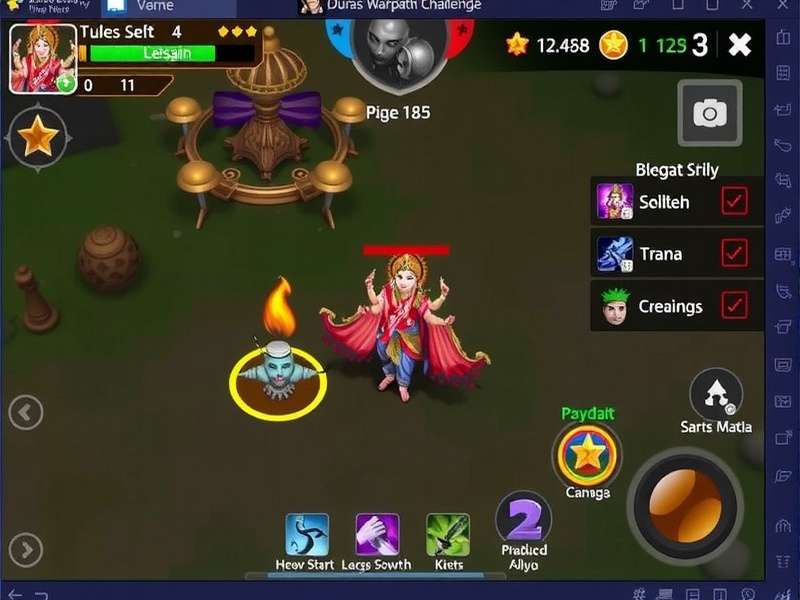The width and height of the screenshot is (800, 600).
Task: Hit the large orange attack button
Action: point(686,503)
